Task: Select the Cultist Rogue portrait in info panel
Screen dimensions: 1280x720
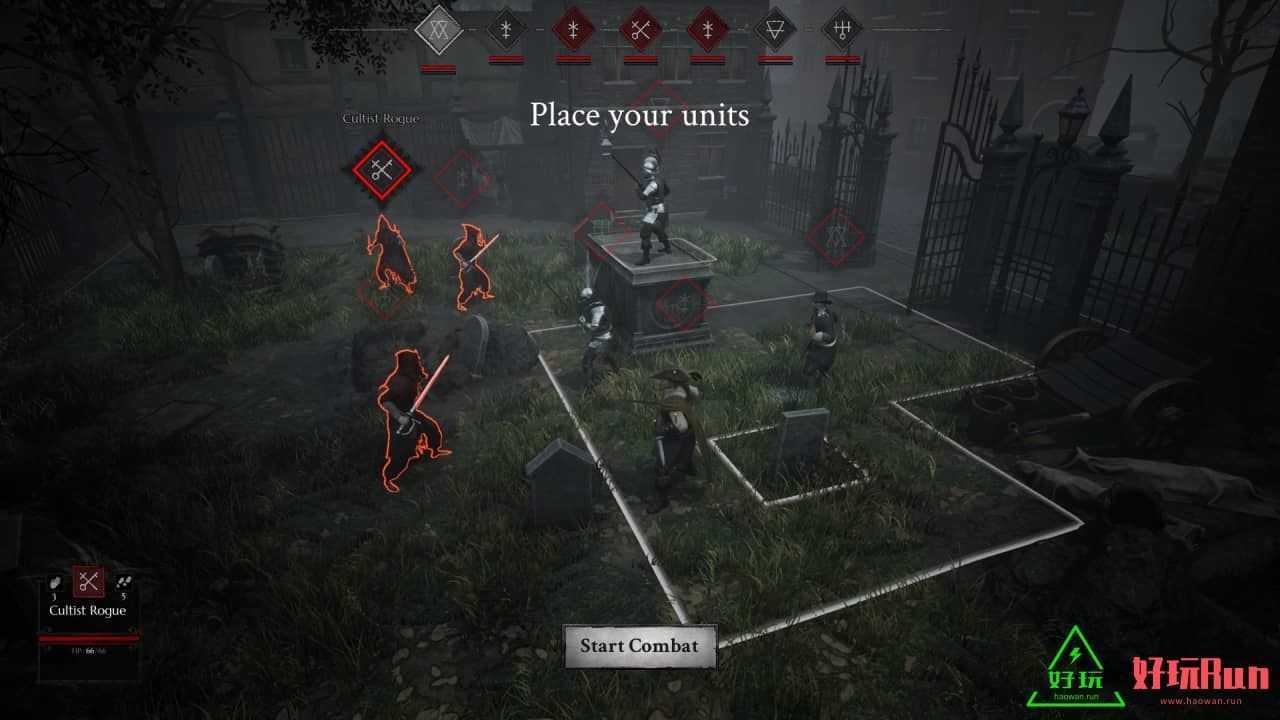Action: point(88,581)
